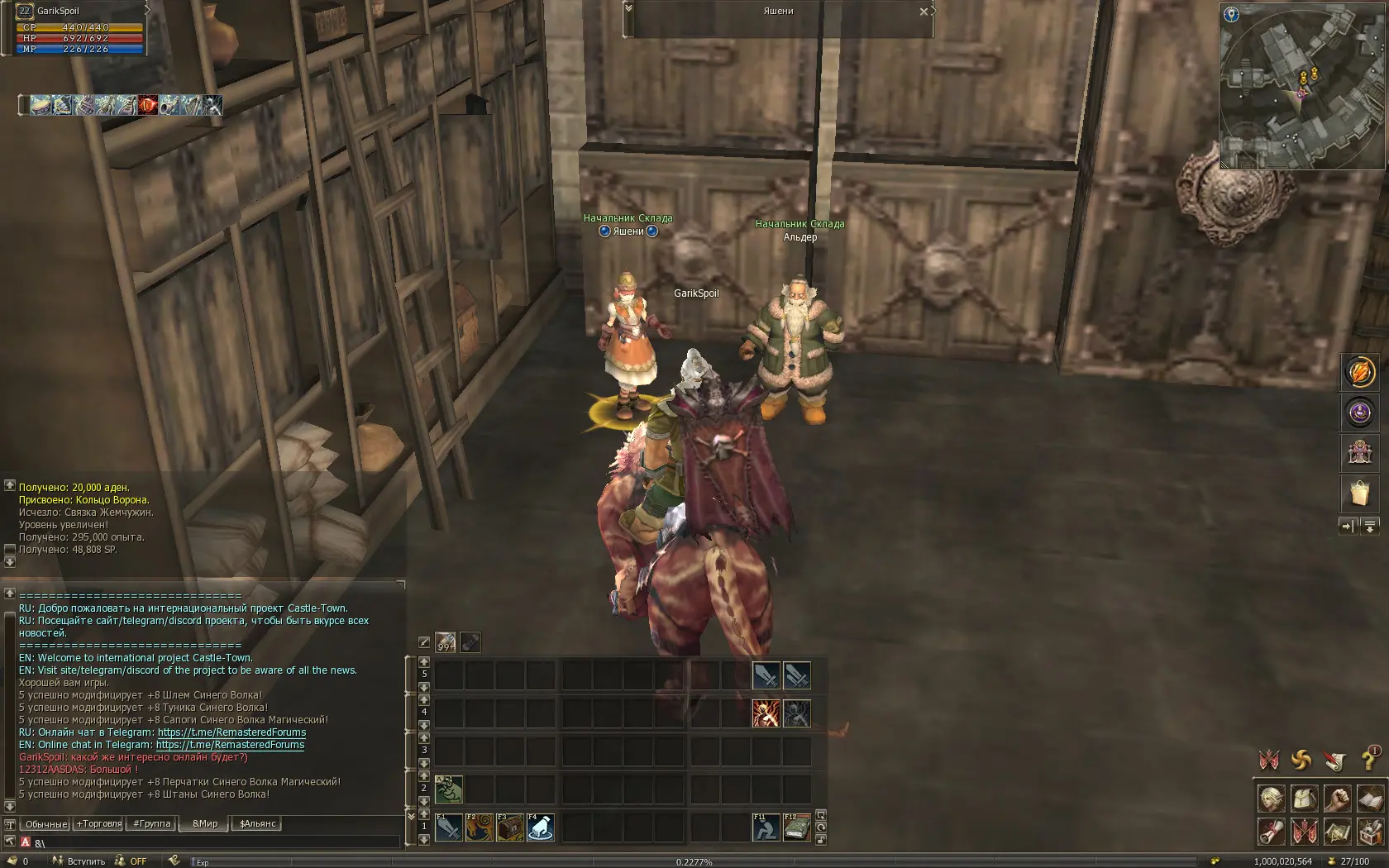1389x868 pixels.
Task: Switch to the $Альянс chat tab
Action: click(257, 823)
